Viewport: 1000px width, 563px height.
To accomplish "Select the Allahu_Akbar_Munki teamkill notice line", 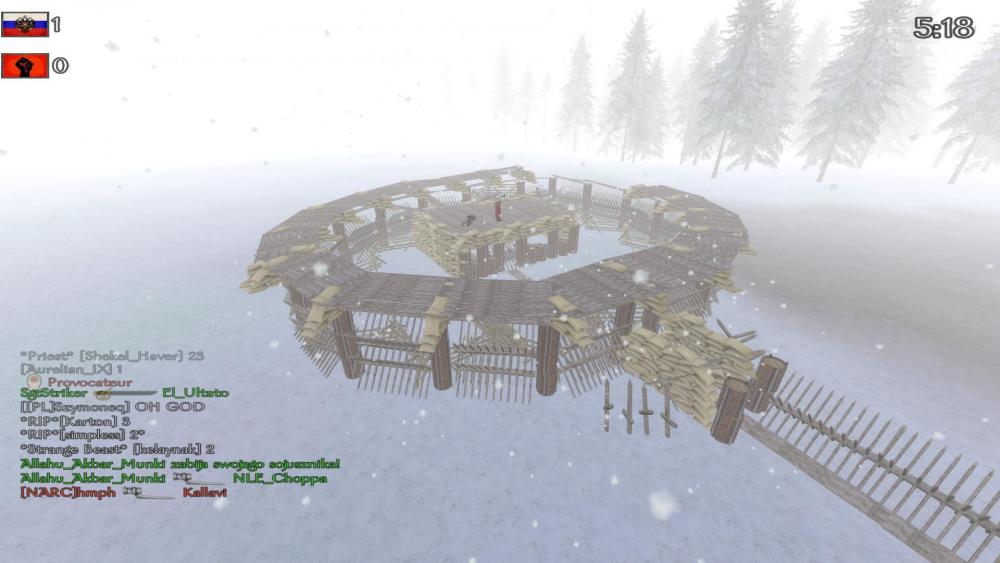I will pos(179,464).
